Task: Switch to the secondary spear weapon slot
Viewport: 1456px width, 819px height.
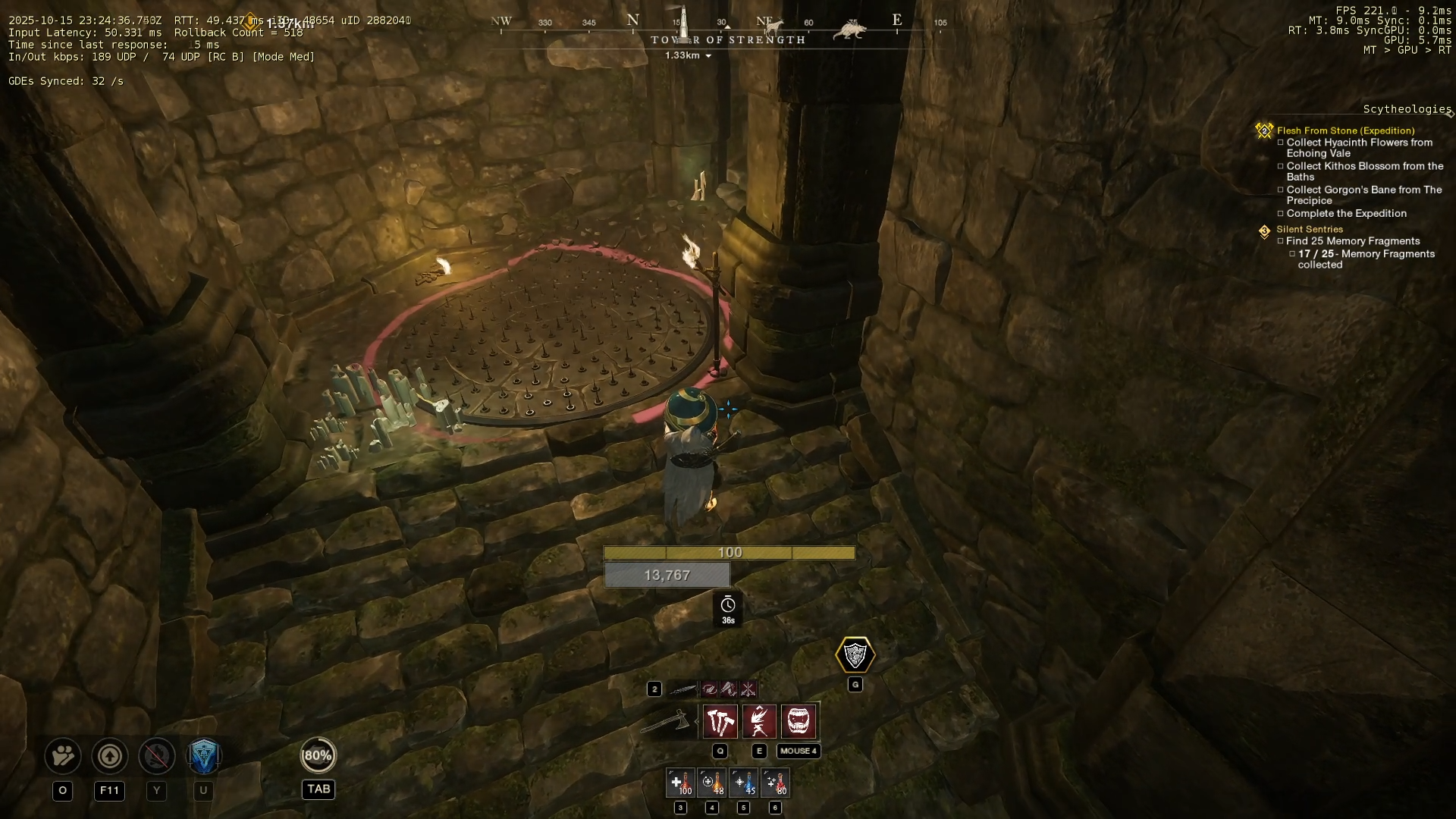Action: click(x=682, y=689)
